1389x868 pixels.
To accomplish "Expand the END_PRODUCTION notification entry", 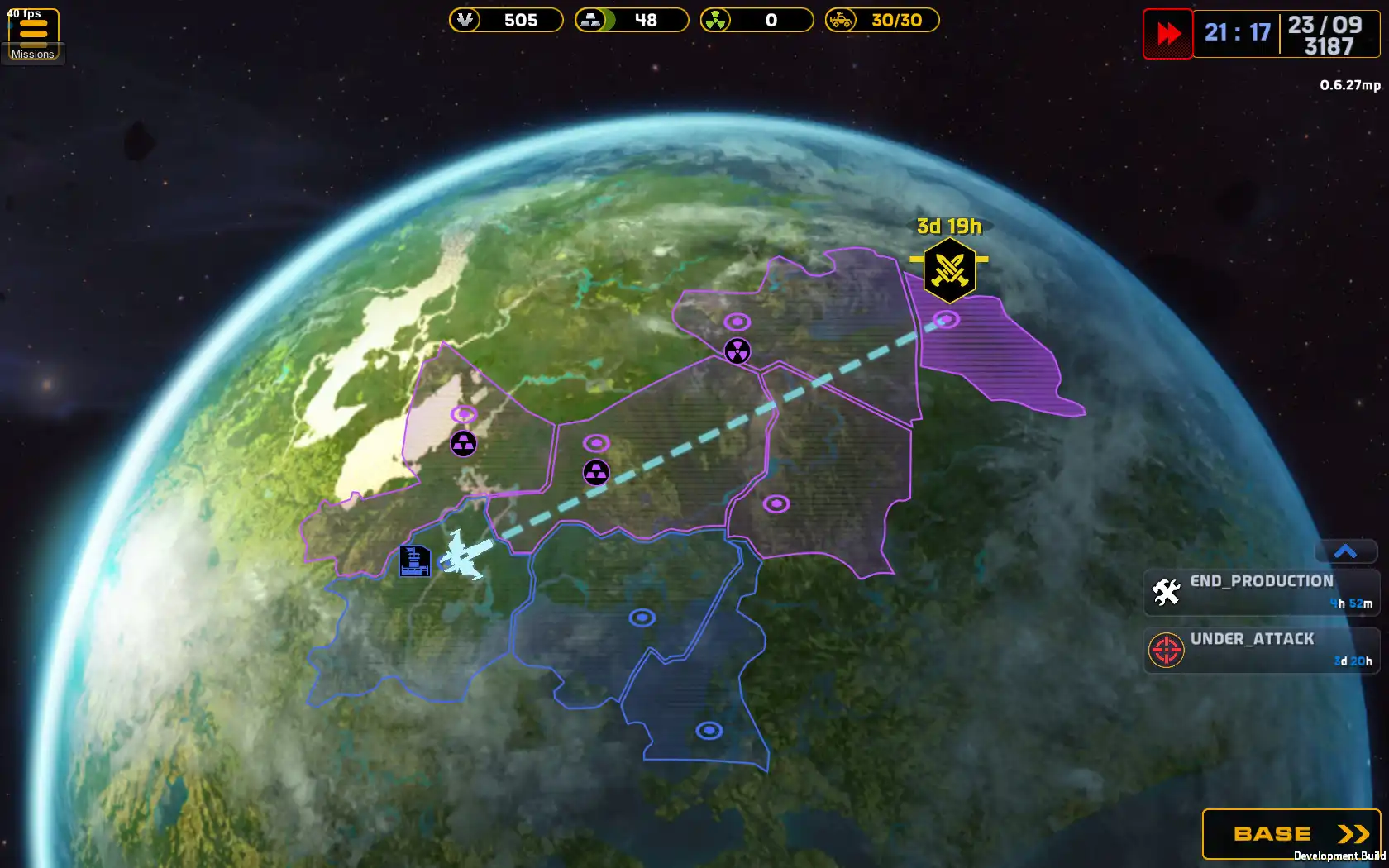I will pyautogui.click(x=1261, y=591).
